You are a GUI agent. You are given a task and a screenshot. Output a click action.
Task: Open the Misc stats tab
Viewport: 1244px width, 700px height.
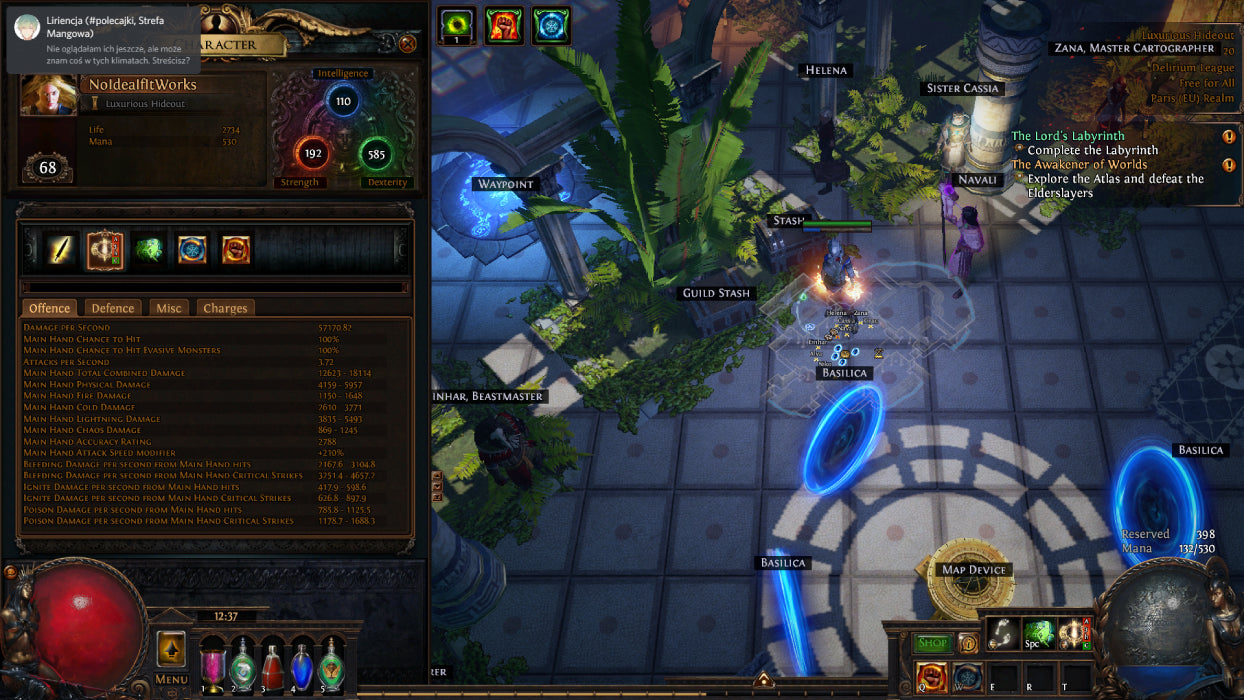(x=169, y=308)
